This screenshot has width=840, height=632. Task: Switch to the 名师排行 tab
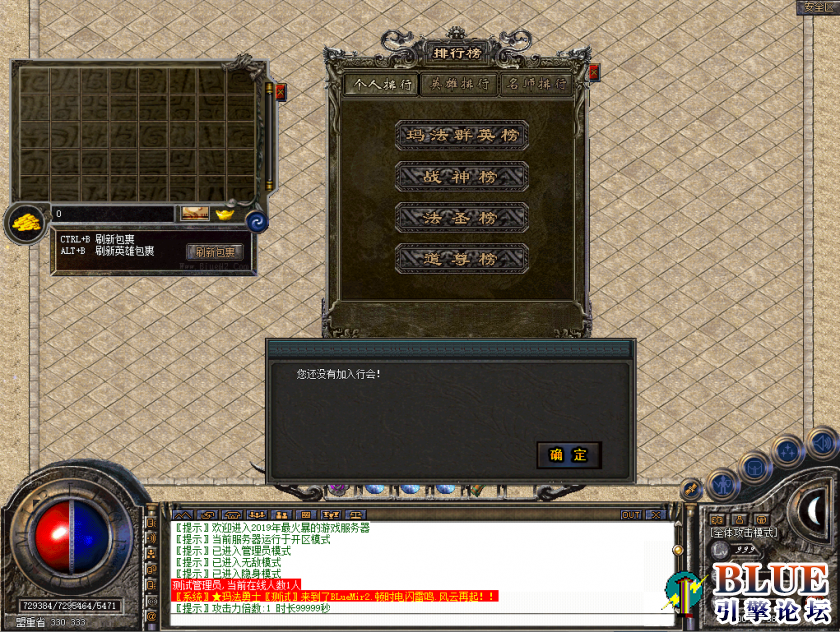[537, 85]
